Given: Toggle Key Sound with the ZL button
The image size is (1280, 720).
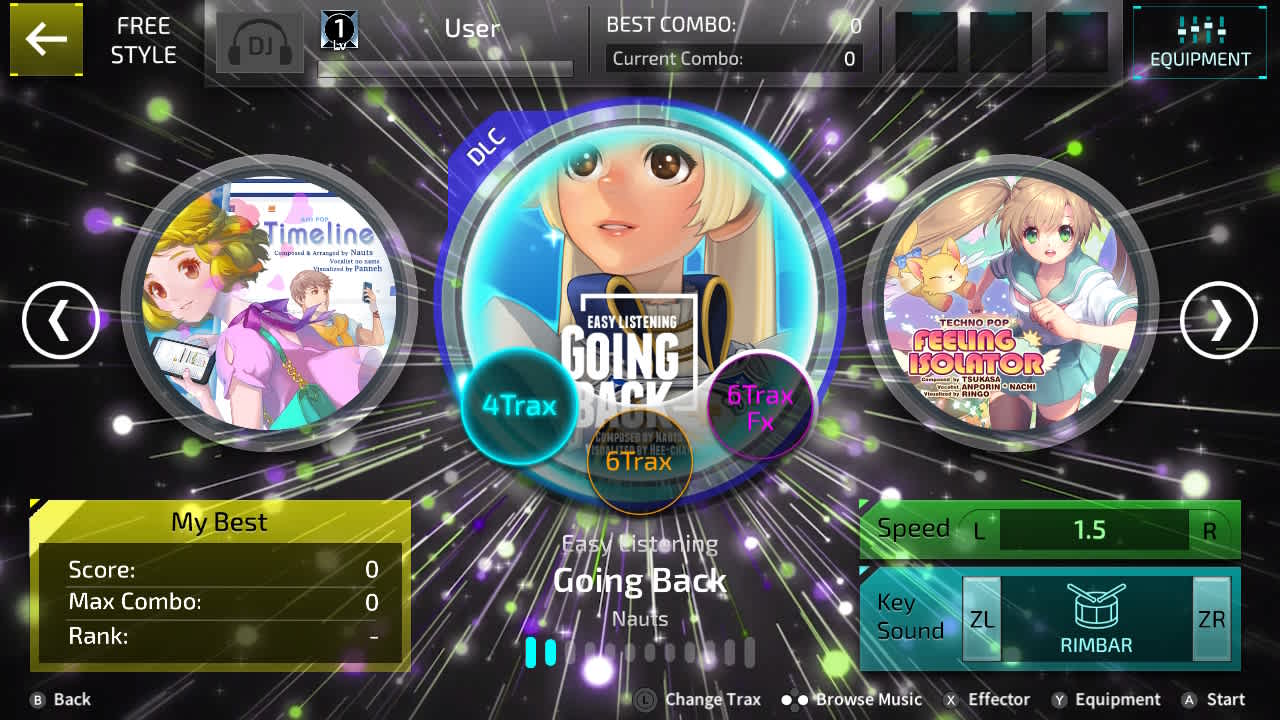Looking at the screenshot, I should click(x=981, y=619).
